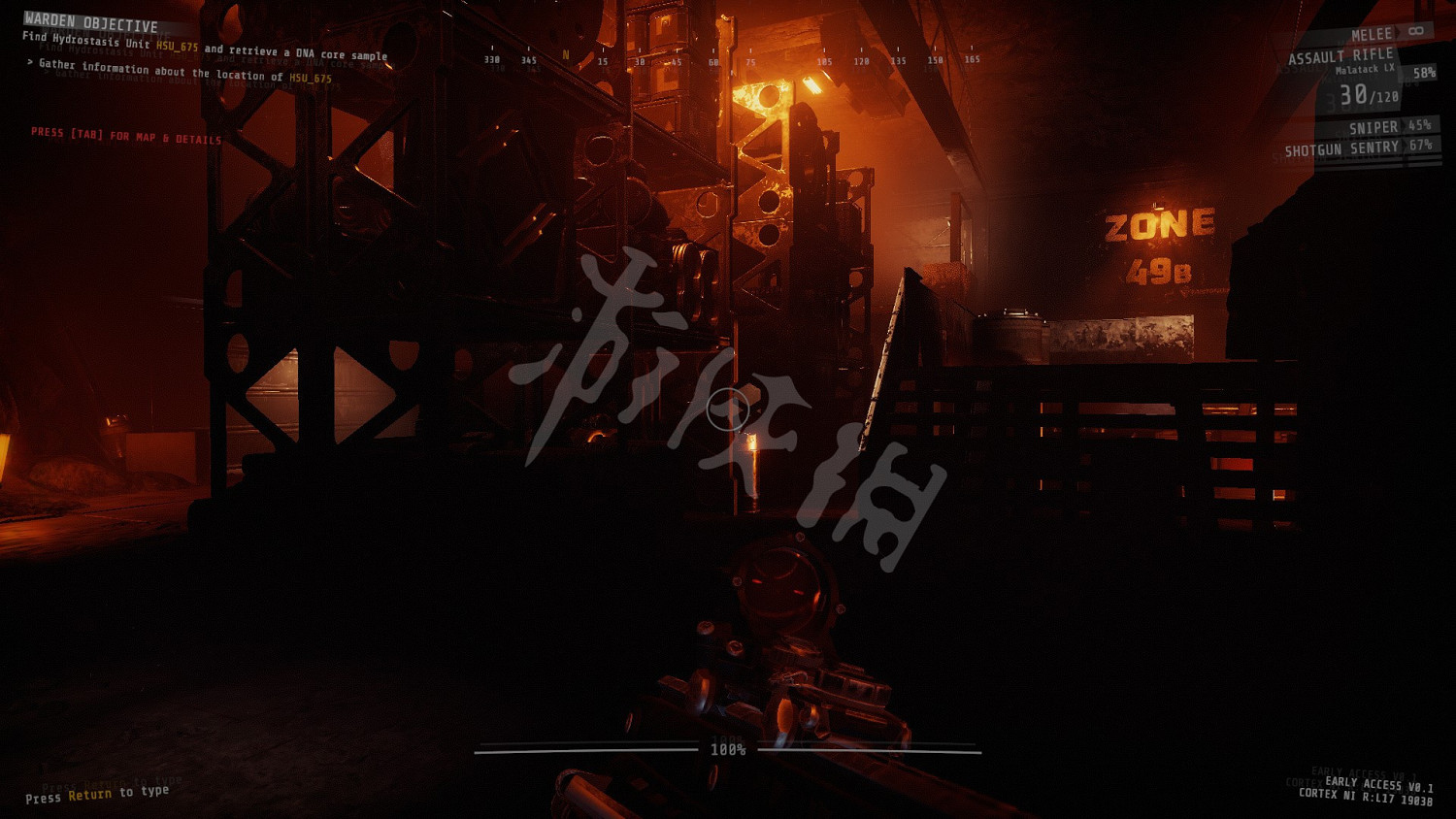Click the ZONE 49B sign on the wall

coord(1160,243)
